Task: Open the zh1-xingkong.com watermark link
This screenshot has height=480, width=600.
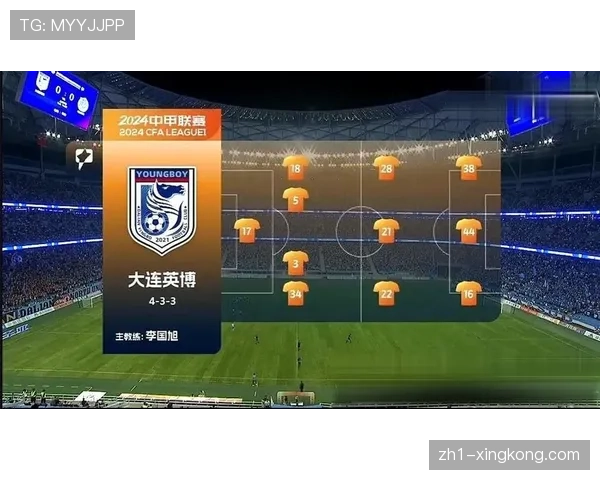Action: [x=508, y=455]
